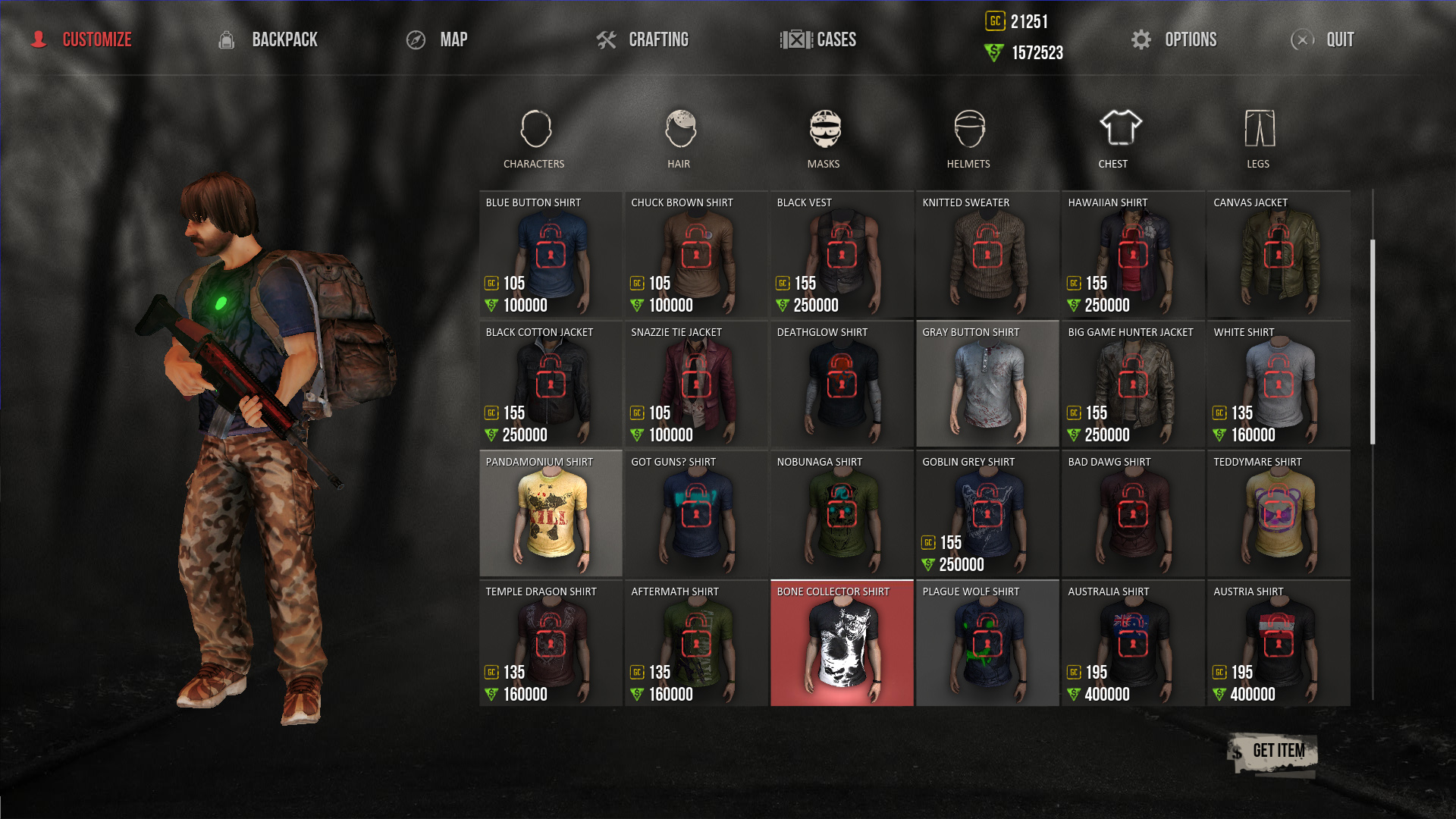Select the Australia Shirt
The height and width of the screenshot is (819, 1456).
(x=1132, y=643)
